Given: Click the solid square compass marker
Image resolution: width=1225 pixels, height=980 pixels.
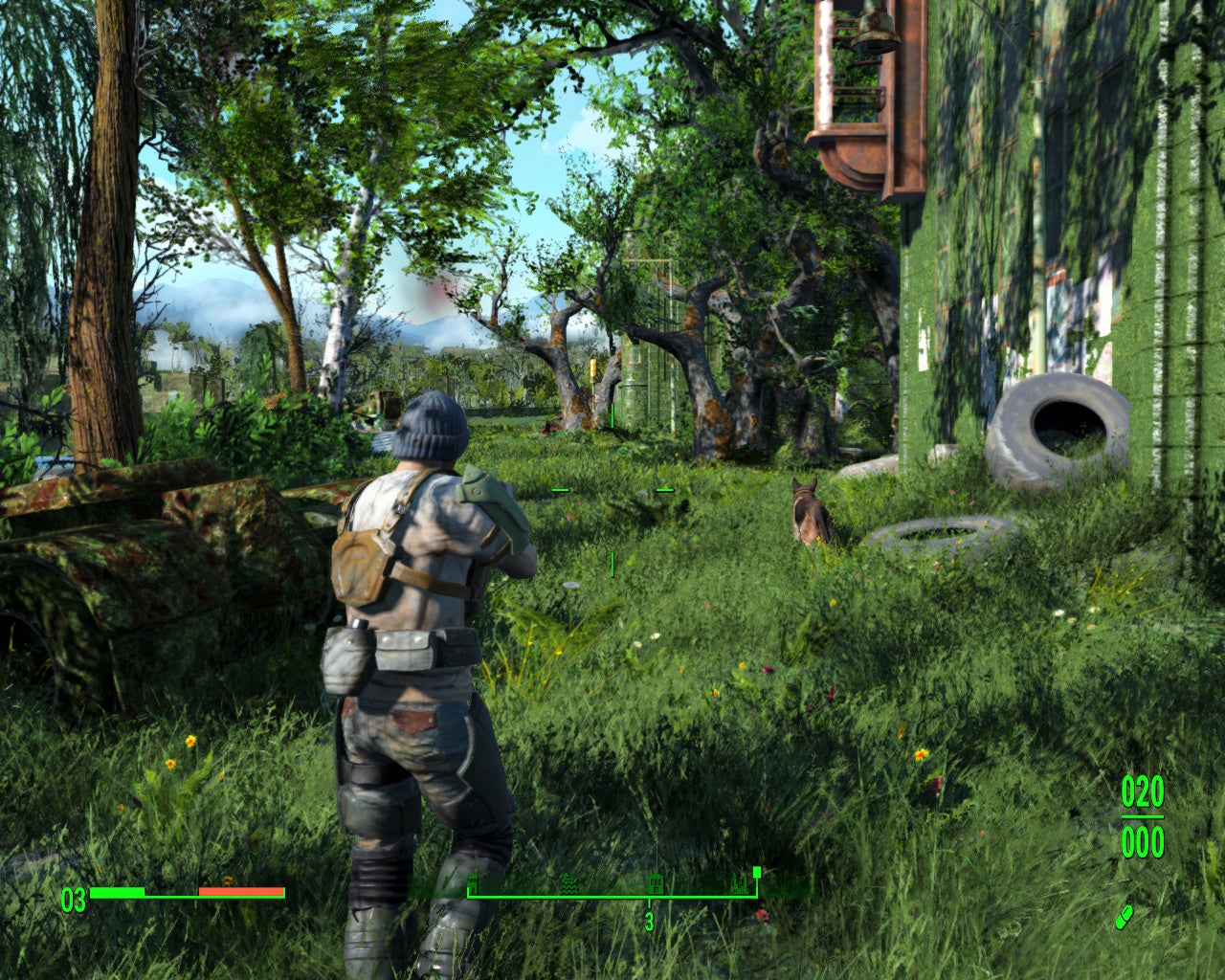Looking at the screenshot, I should [x=757, y=872].
